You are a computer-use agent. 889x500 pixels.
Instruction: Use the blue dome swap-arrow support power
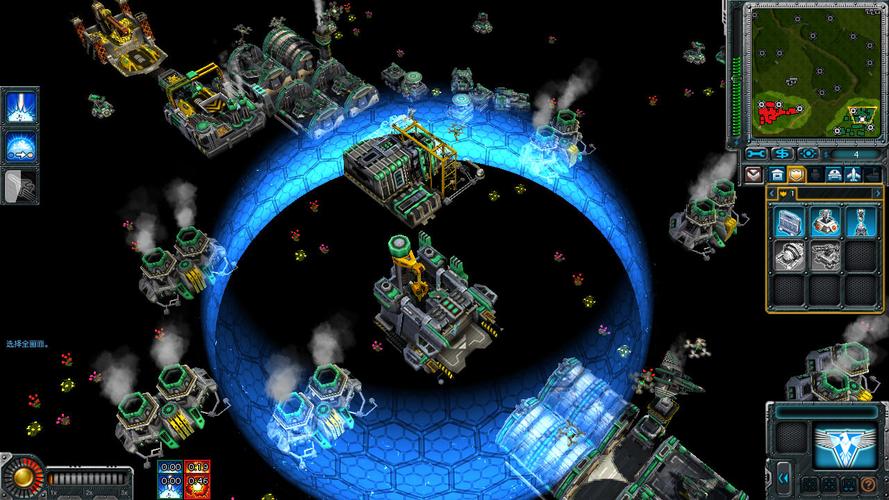point(21,147)
